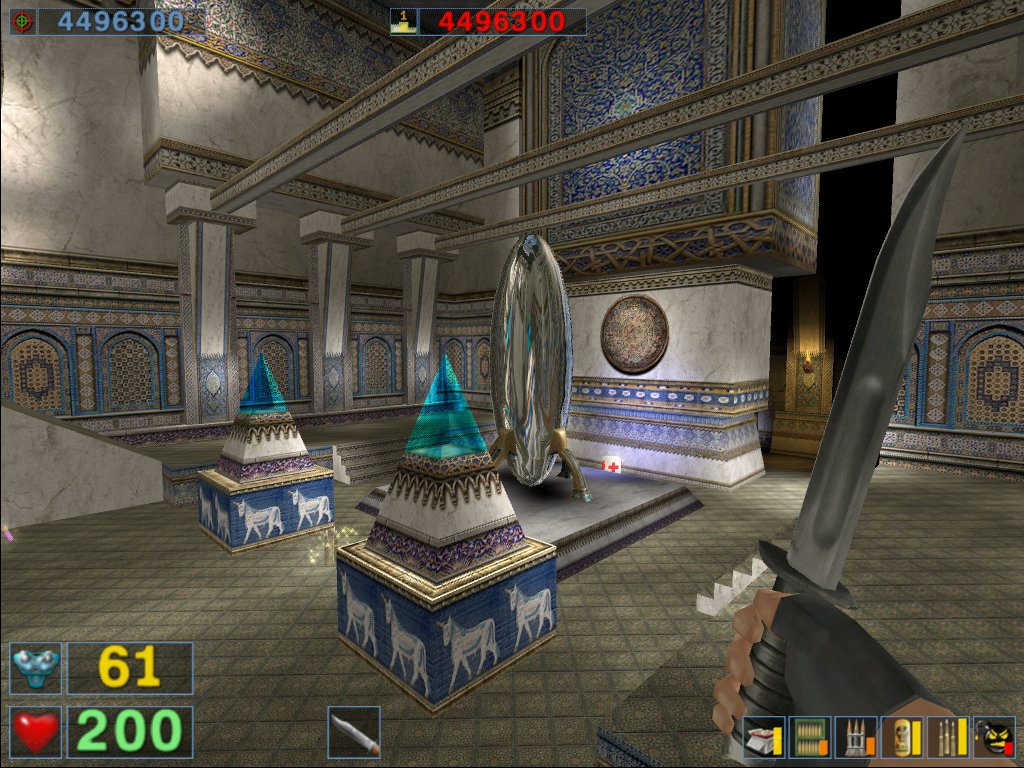Click the blue armor icon
Screen dimensions: 1024x768
36,668
